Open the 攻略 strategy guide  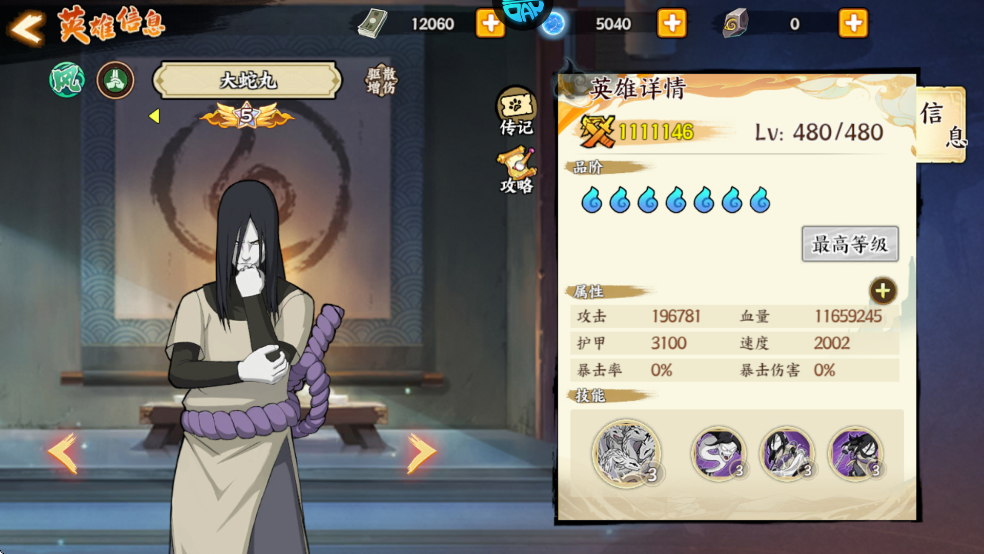coord(516,170)
